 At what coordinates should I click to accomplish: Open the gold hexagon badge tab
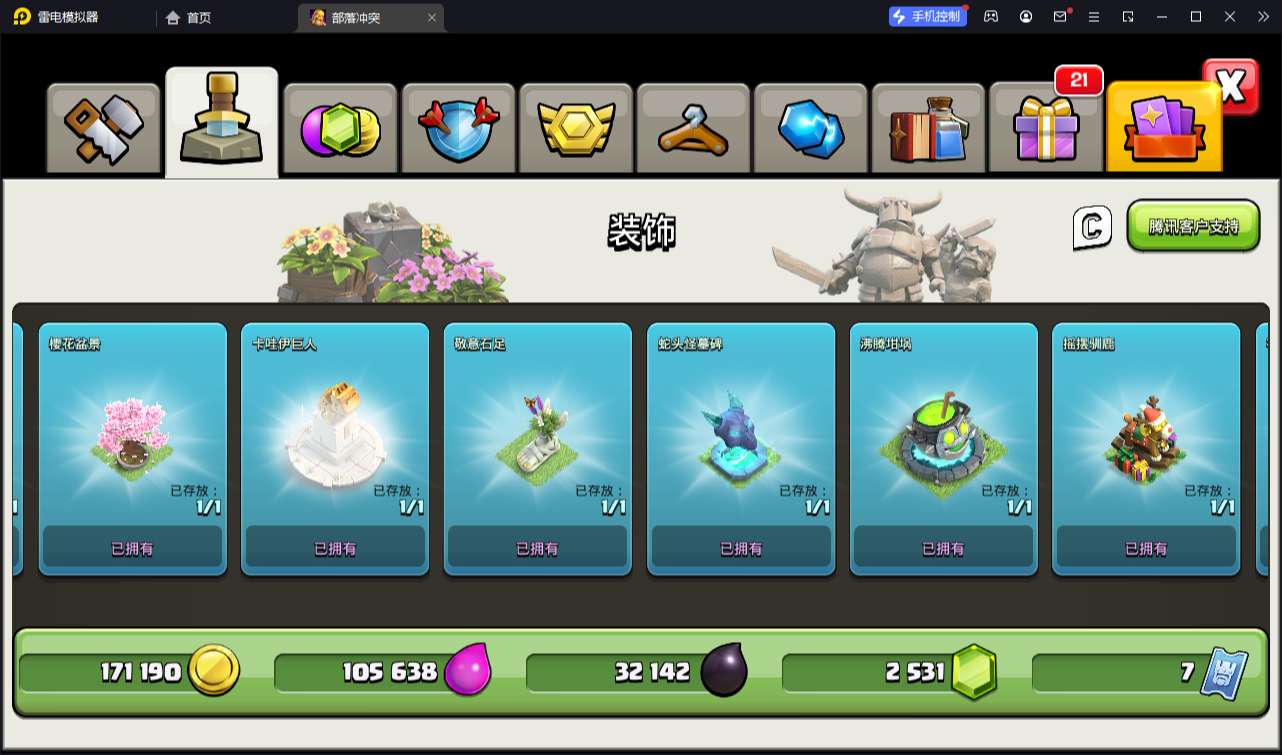[x=575, y=129]
